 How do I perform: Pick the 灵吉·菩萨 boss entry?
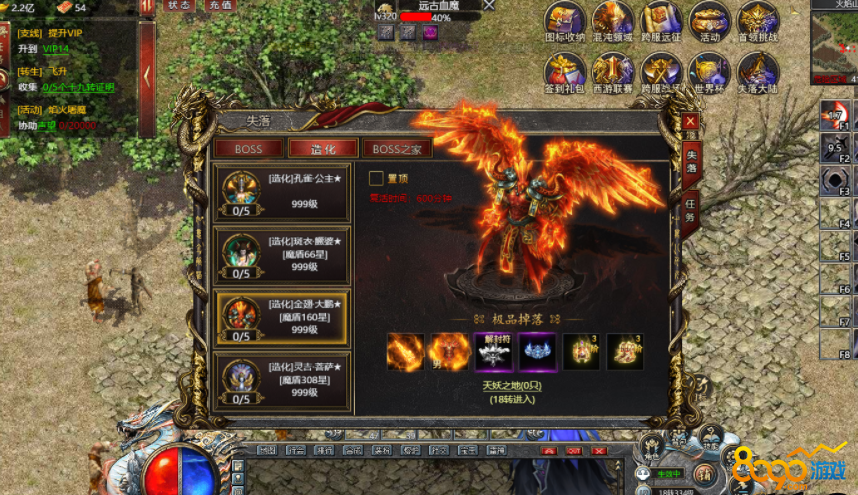[283, 380]
